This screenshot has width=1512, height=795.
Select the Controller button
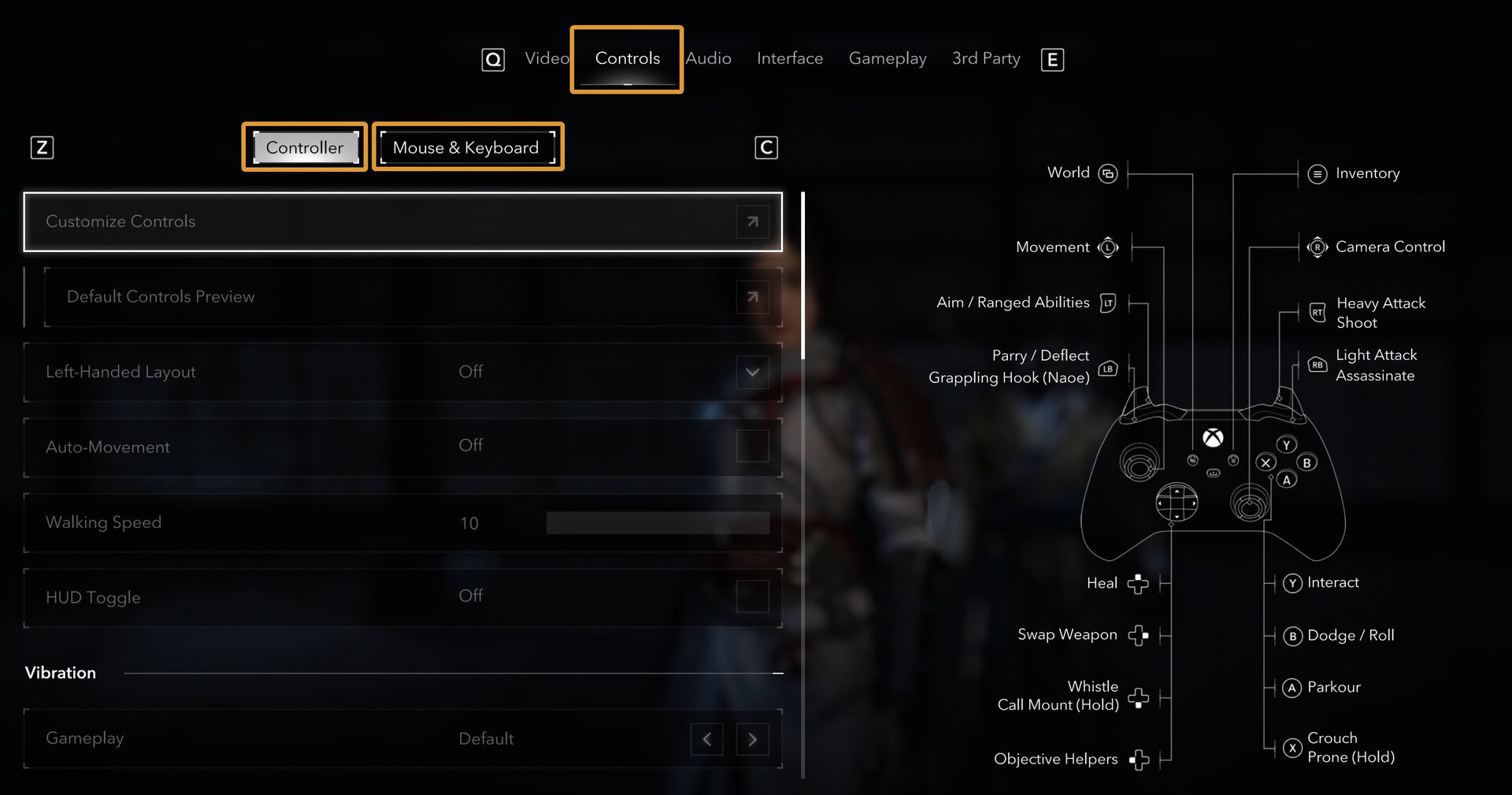tap(305, 147)
